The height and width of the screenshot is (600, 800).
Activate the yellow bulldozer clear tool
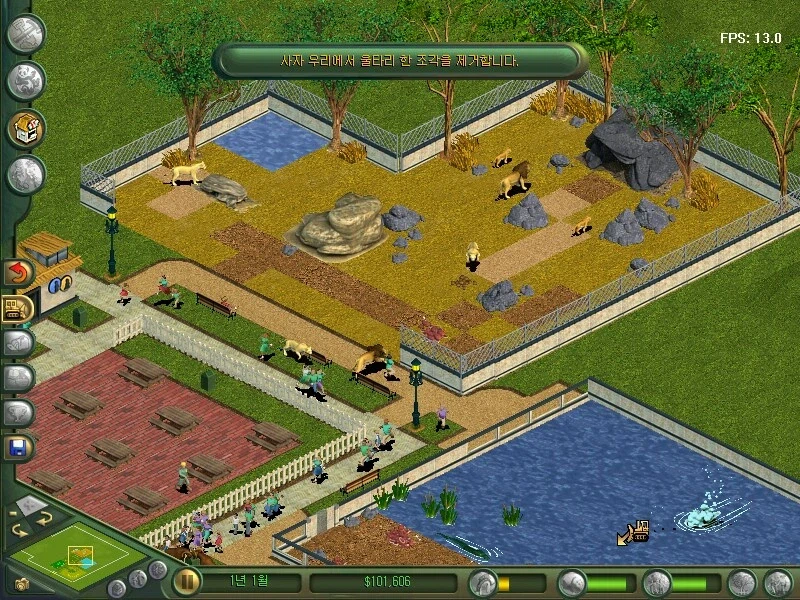[x=18, y=308]
